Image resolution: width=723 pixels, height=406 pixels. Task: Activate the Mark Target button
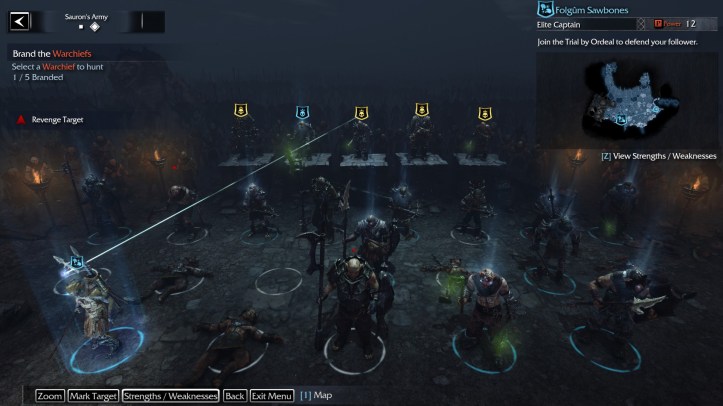click(94, 396)
